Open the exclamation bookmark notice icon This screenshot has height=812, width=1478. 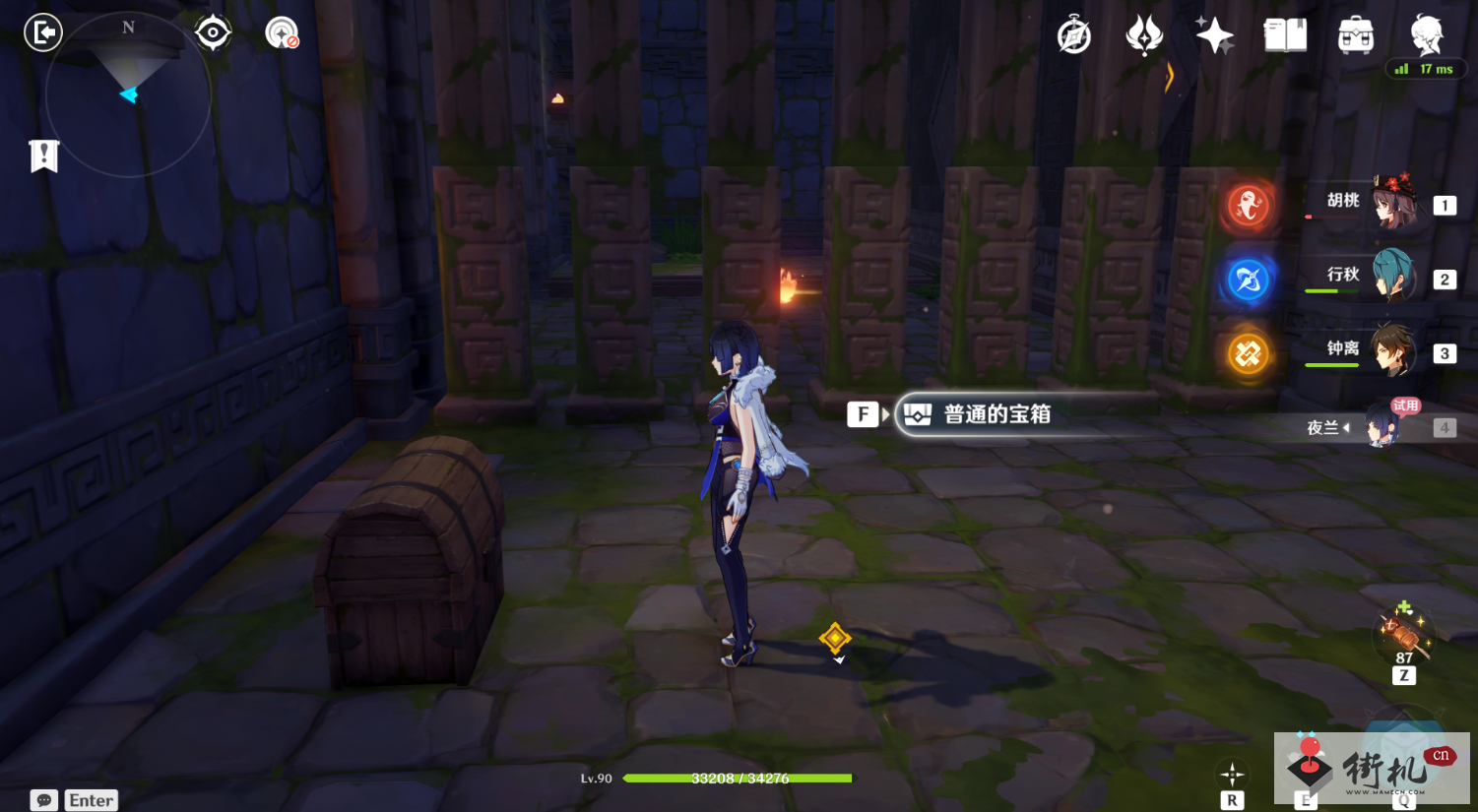(x=44, y=156)
